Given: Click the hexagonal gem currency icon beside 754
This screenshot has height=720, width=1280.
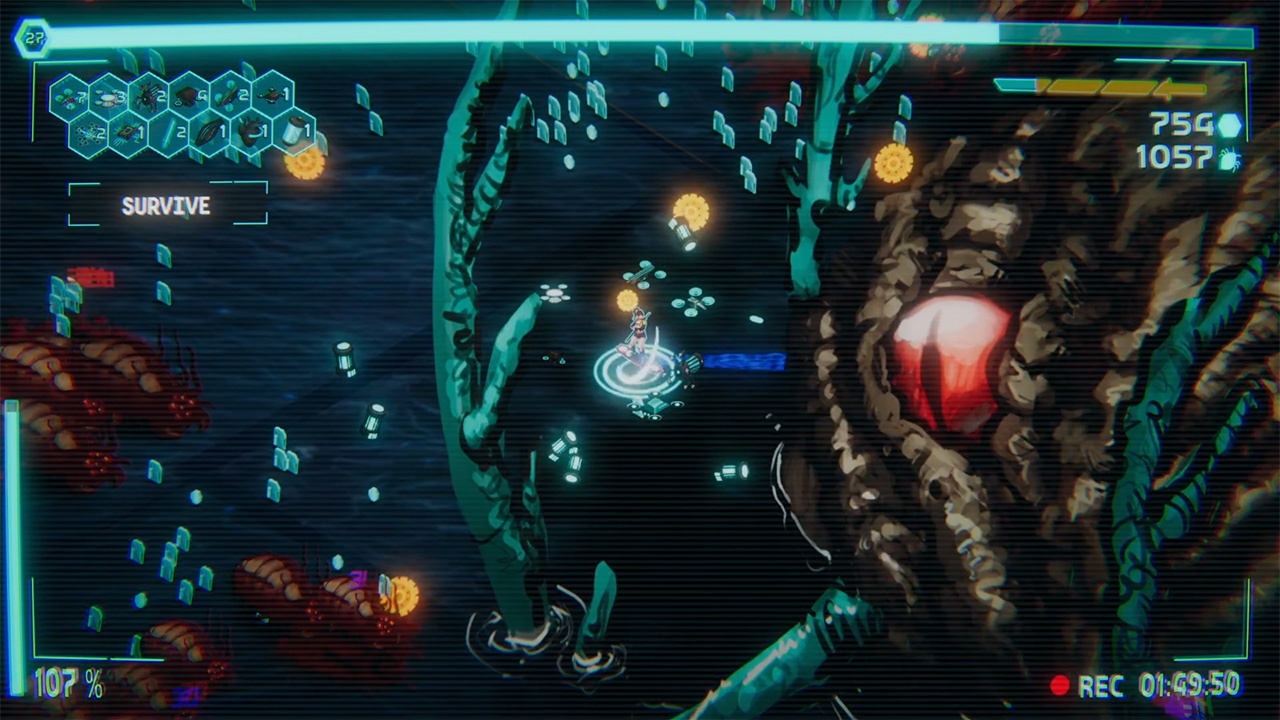Looking at the screenshot, I should point(1231,126).
